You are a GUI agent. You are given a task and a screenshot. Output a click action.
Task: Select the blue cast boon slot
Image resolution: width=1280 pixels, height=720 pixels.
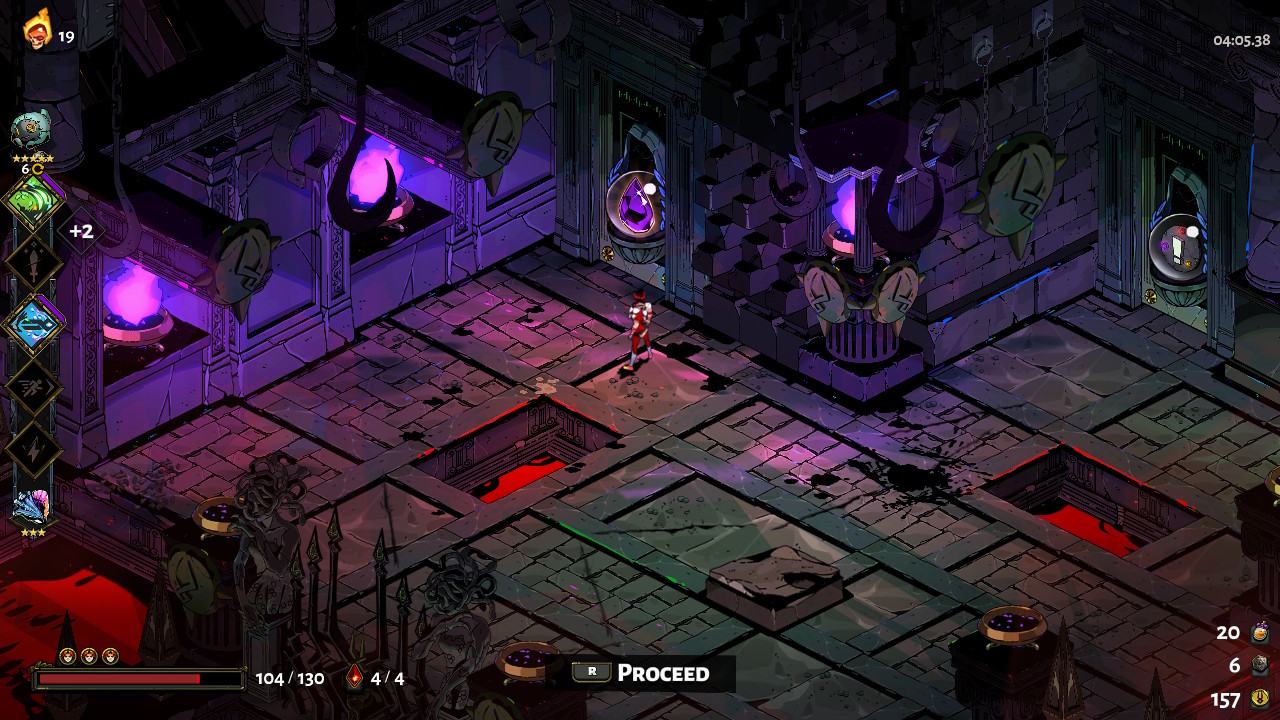(x=34, y=326)
